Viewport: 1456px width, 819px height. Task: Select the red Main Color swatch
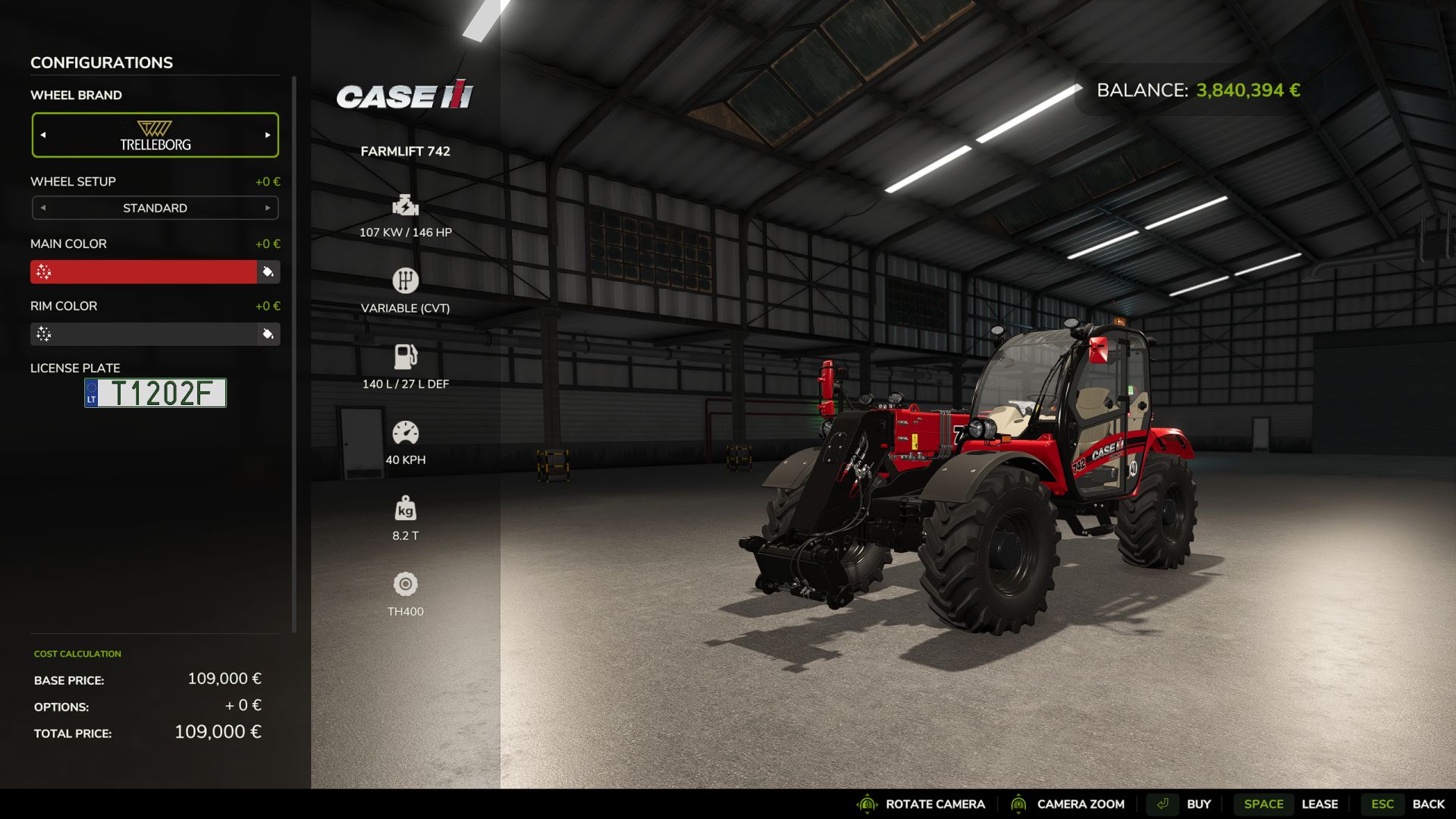click(x=144, y=271)
